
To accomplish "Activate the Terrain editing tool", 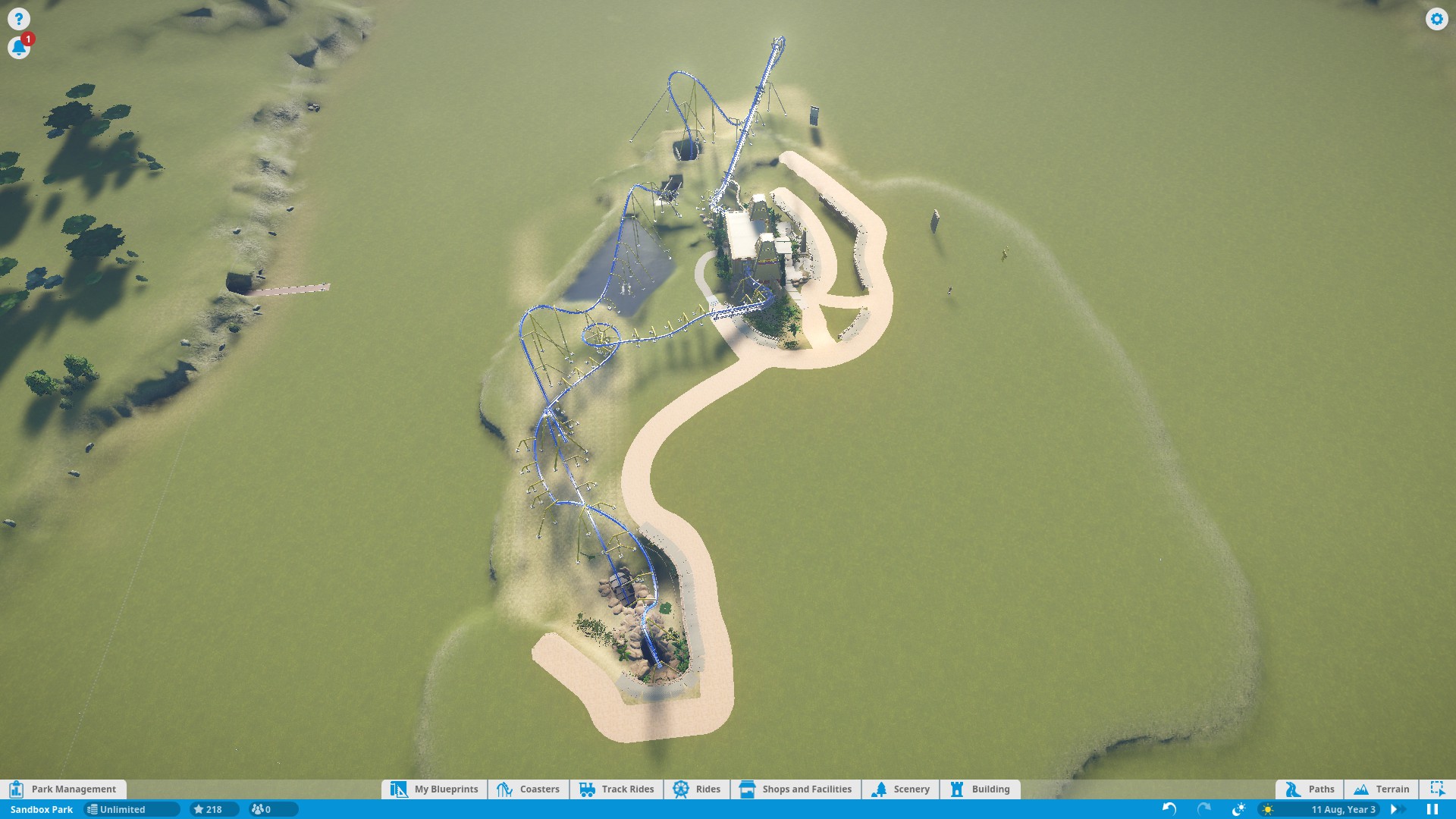I will (x=1382, y=789).
